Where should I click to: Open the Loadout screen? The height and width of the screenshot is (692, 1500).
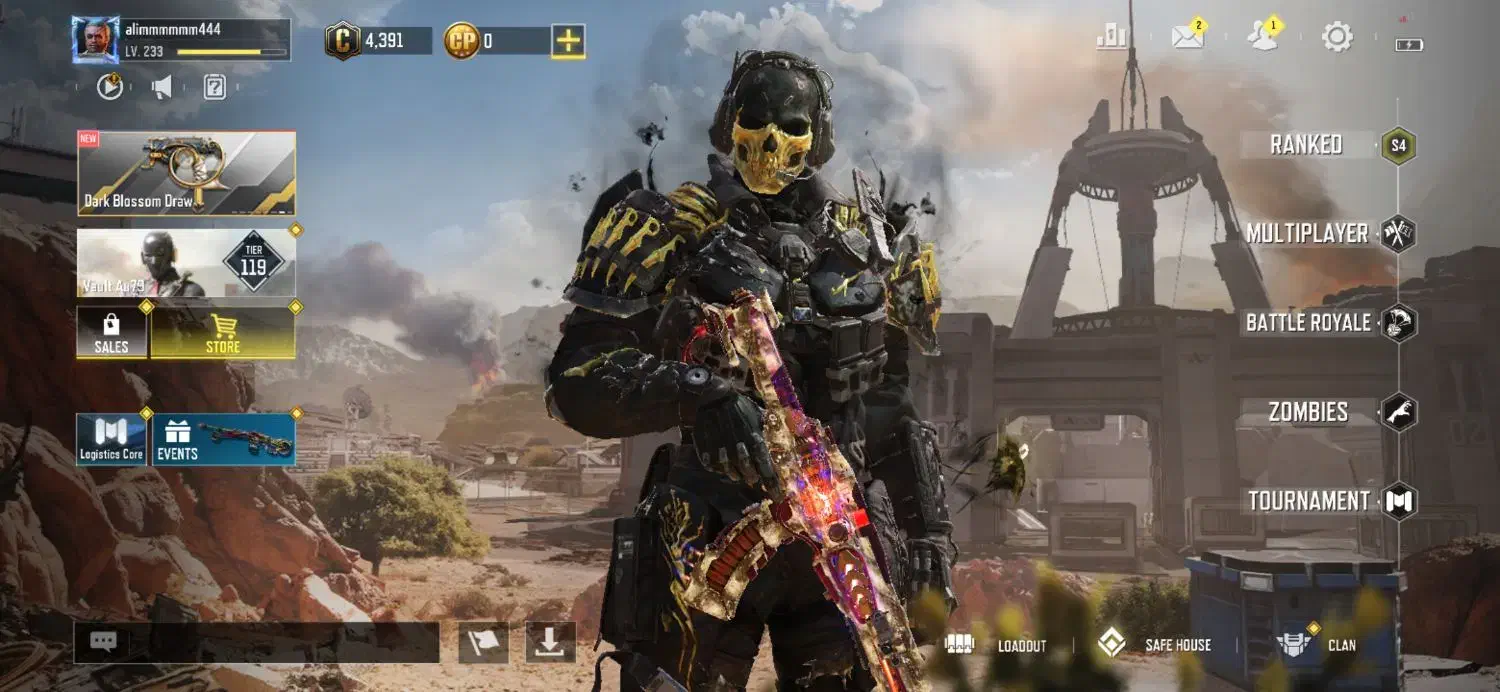click(x=1003, y=645)
